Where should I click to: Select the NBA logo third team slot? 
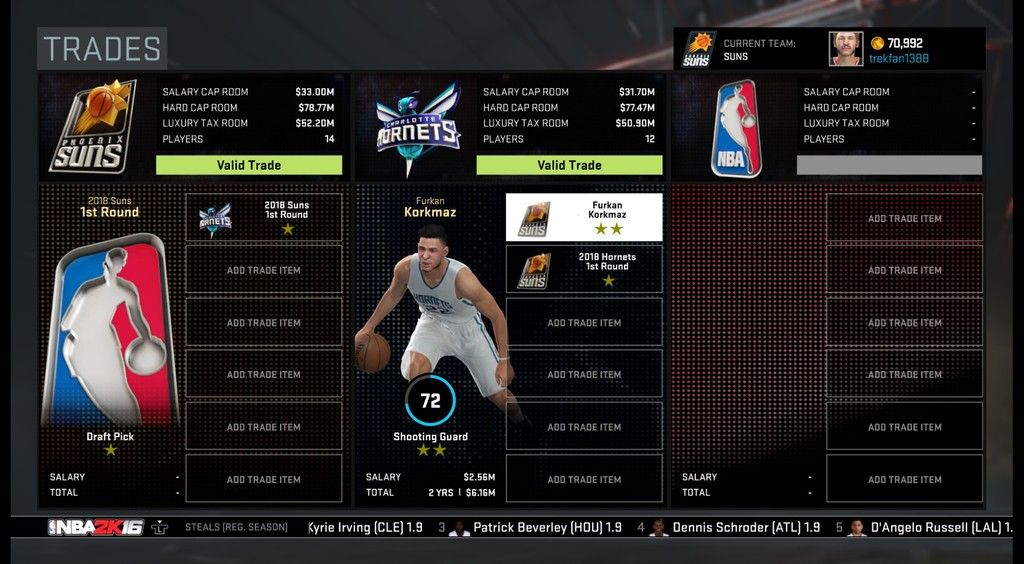tap(736, 128)
